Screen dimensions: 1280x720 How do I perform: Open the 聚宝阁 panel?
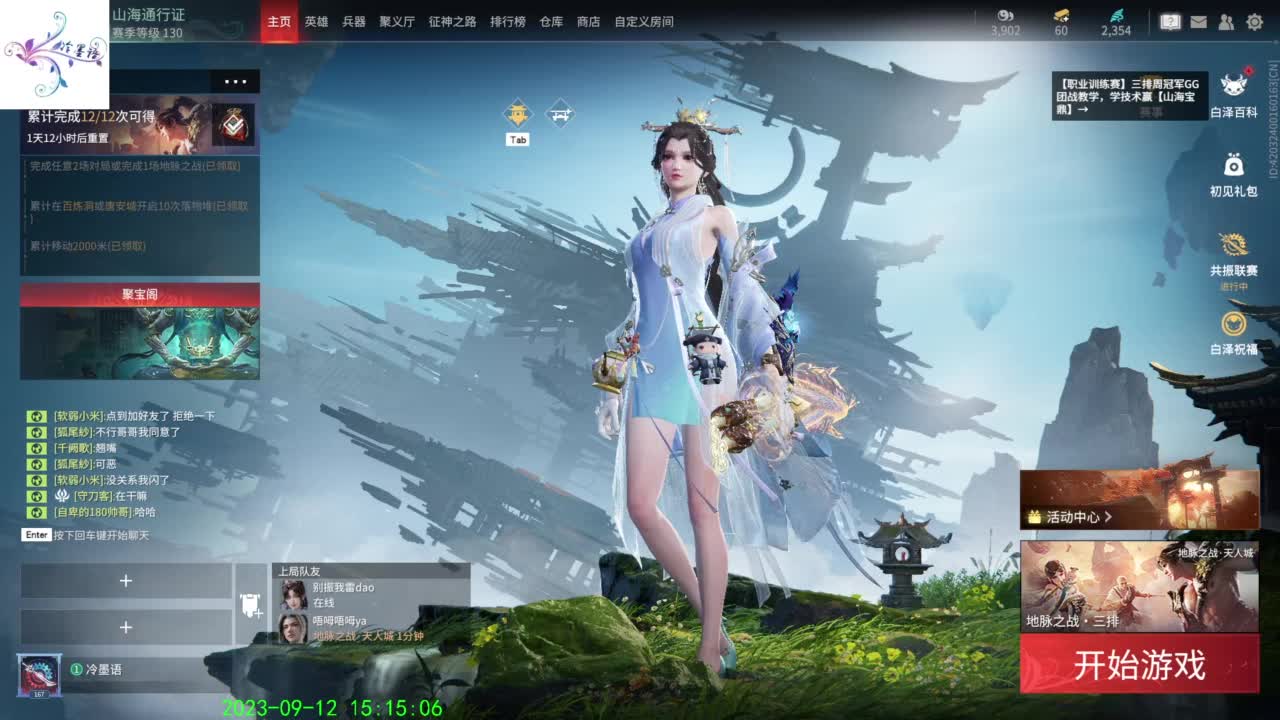pyautogui.click(x=139, y=294)
